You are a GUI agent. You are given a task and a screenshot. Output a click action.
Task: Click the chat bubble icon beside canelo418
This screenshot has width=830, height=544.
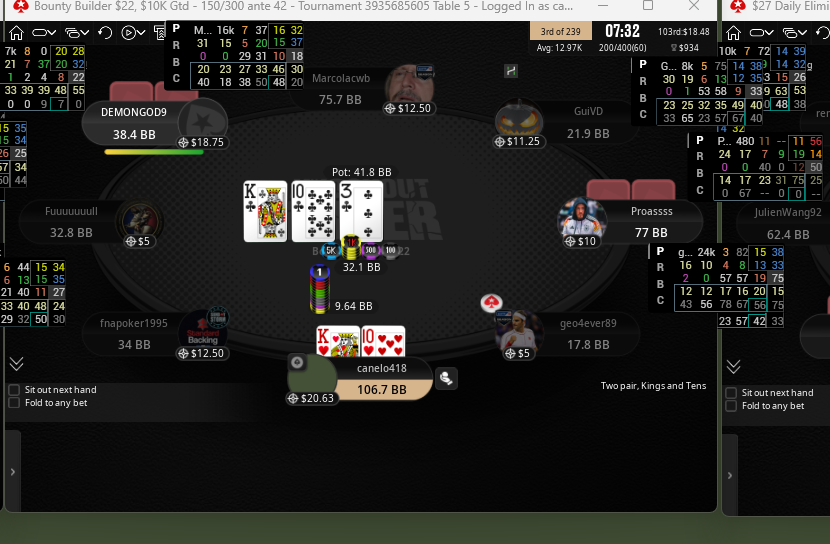click(x=445, y=377)
